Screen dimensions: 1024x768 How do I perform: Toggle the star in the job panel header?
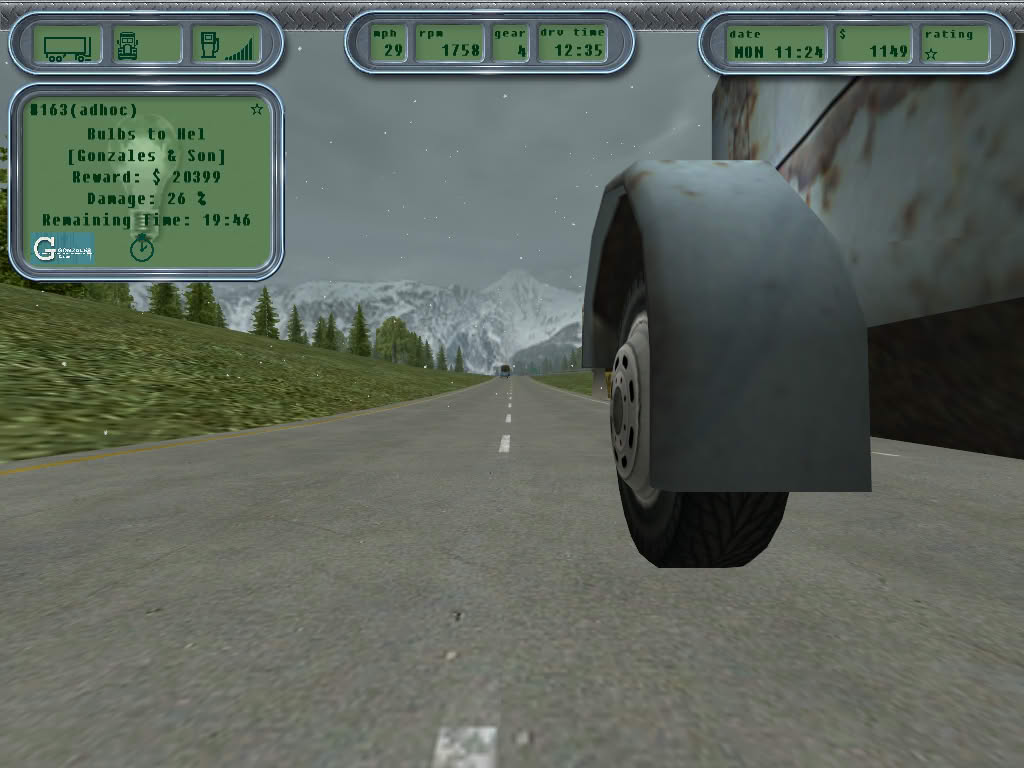257,109
